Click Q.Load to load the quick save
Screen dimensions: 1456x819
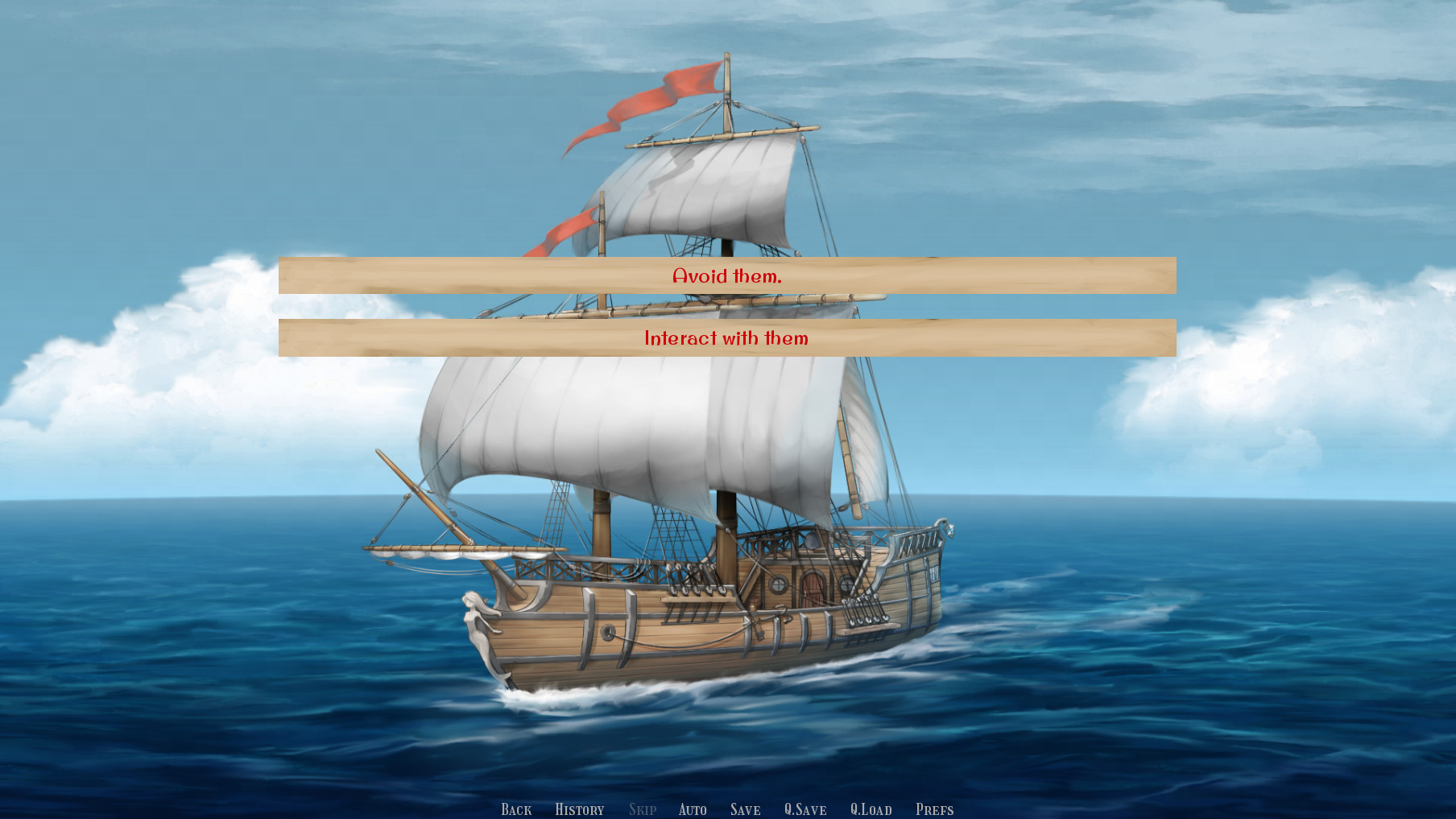click(x=872, y=809)
